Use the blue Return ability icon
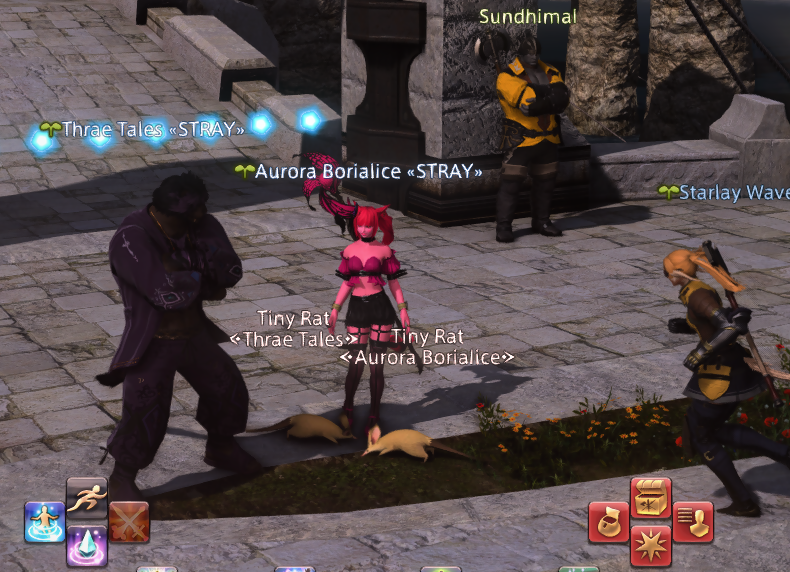The height and width of the screenshot is (572, 790). pos(45,522)
